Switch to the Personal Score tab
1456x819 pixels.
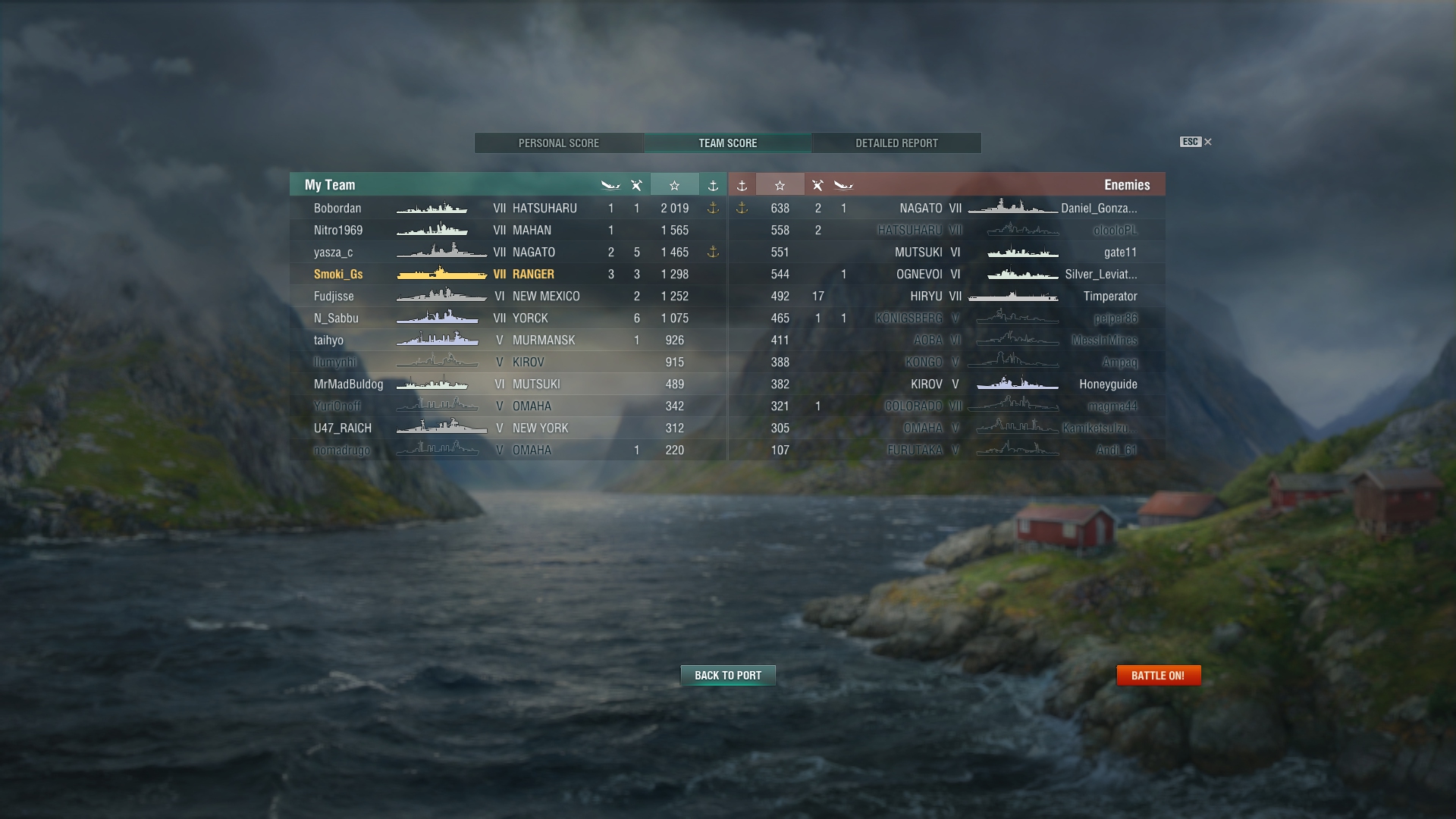click(559, 143)
